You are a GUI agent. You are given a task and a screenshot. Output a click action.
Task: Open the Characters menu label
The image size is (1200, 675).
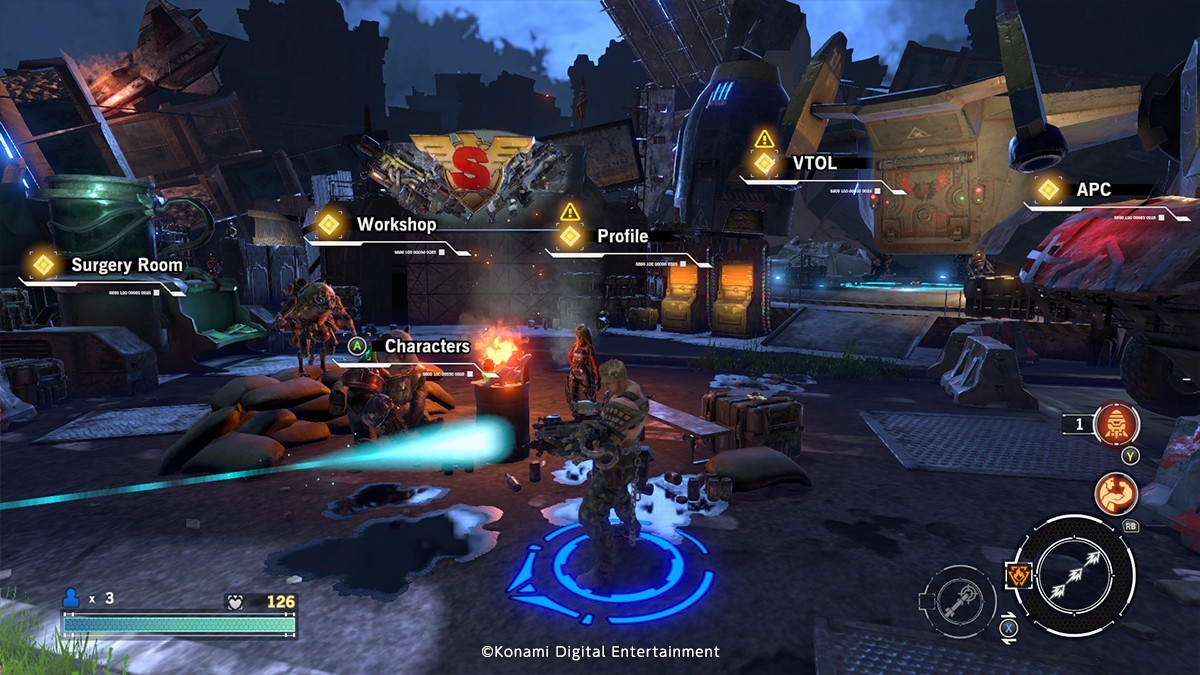coord(427,346)
